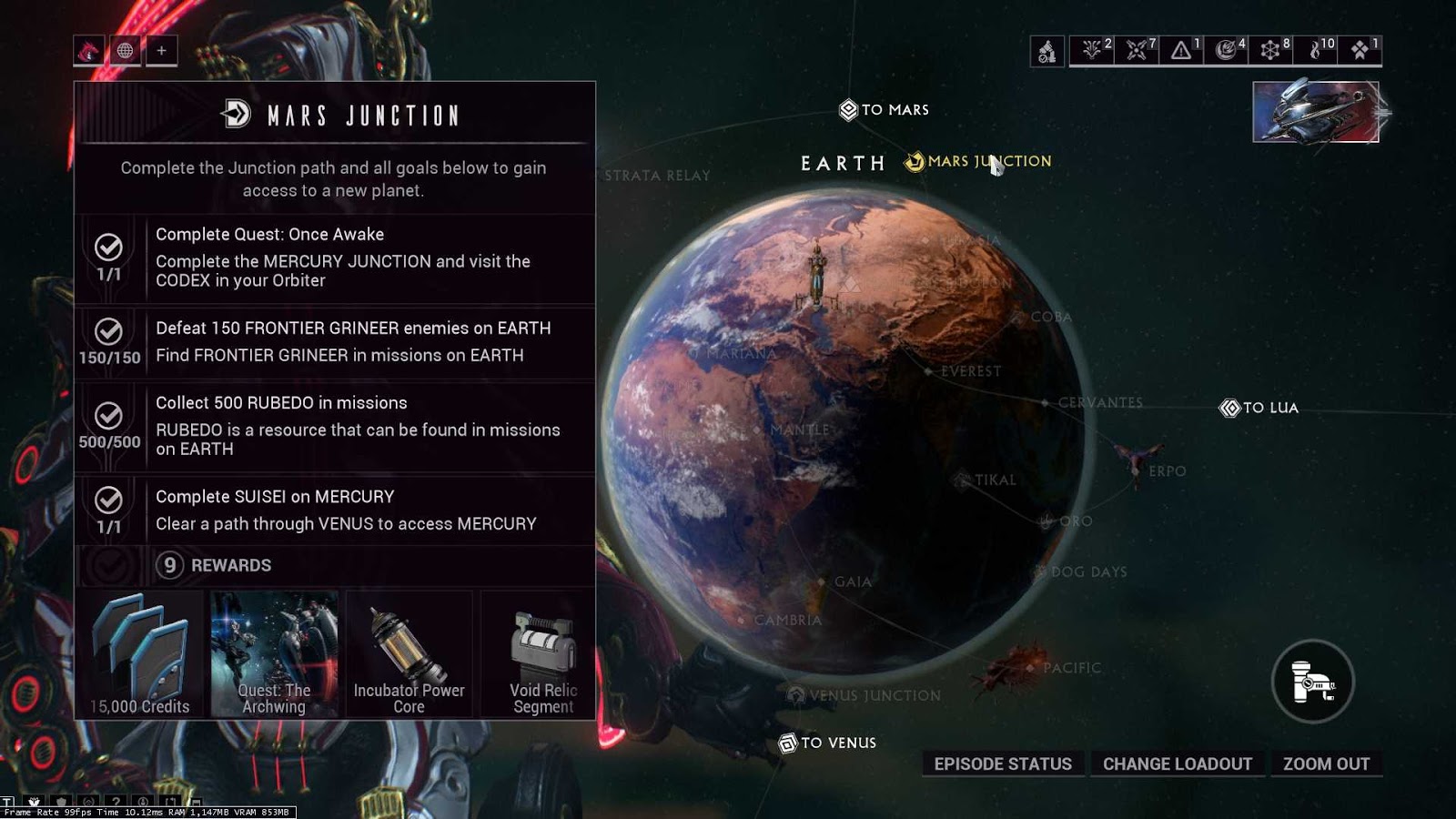The image size is (1456, 819).
Task: Click the plus tab to add a new view
Action: point(162,51)
